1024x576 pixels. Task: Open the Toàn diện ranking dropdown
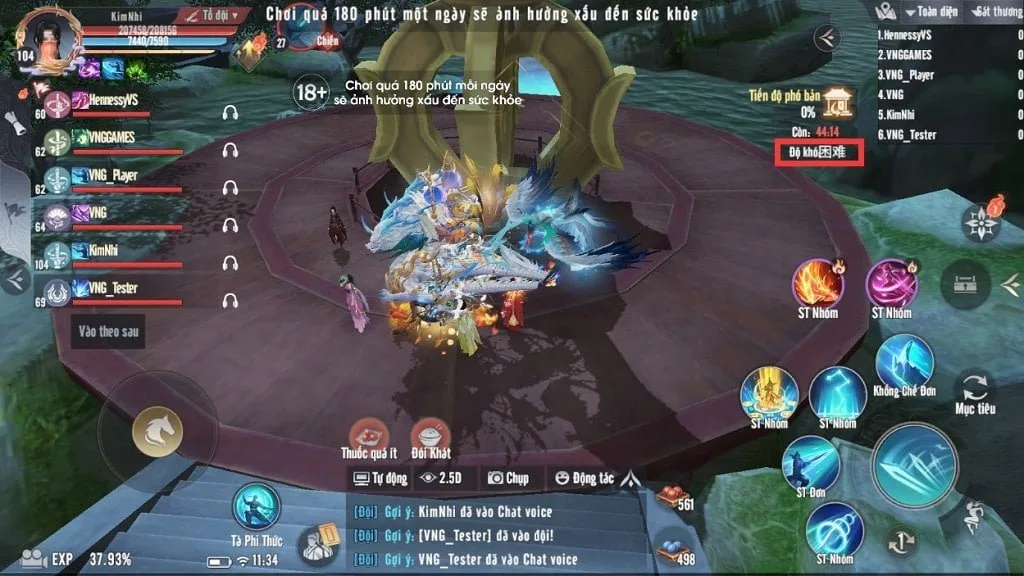point(933,12)
